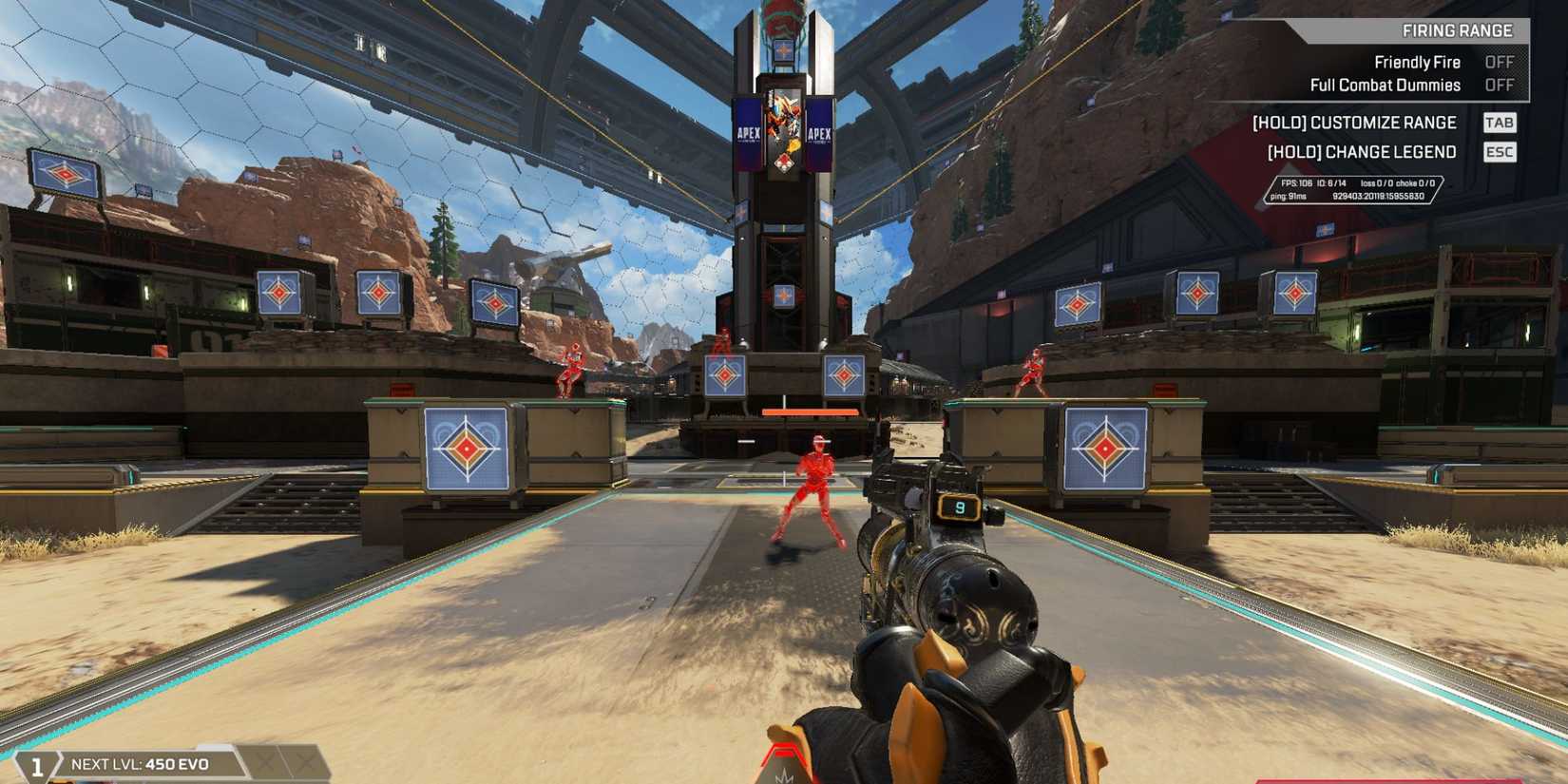This screenshot has width=1568, height=784.
Task: Select the level 1 badge icon
Action: [38, 760]
